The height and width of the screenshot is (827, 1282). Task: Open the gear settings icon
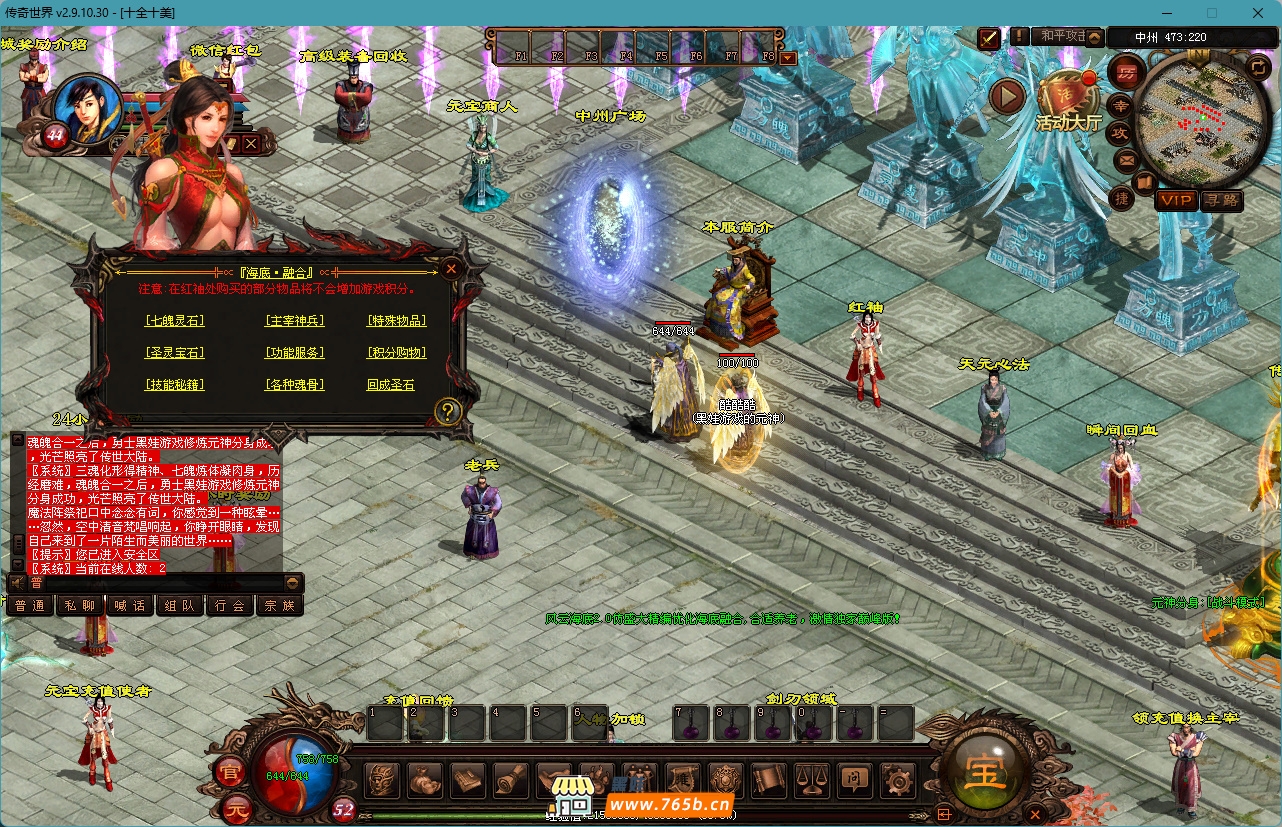[x=895, y=780]
